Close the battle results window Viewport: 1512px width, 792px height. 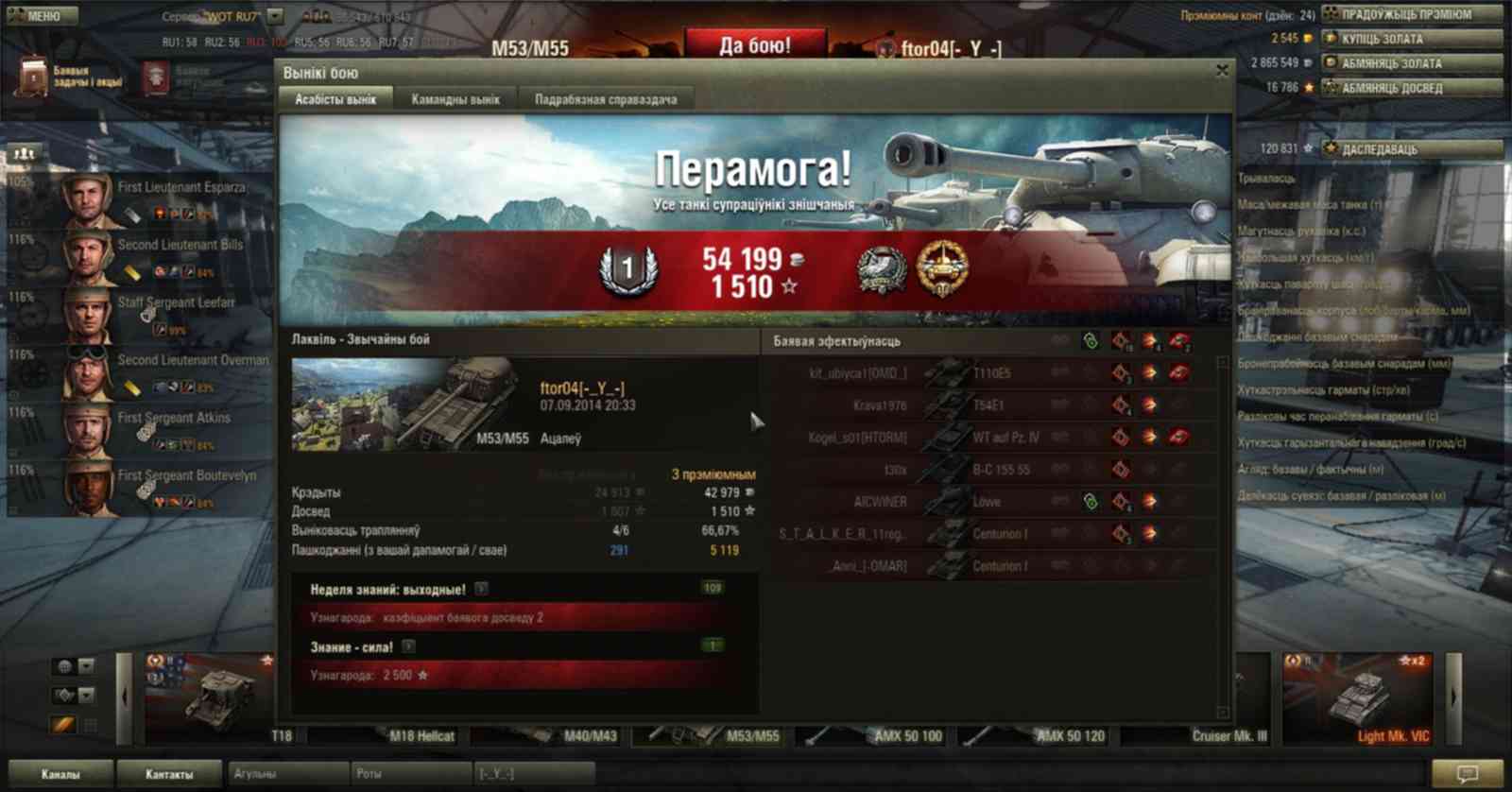1222,71
